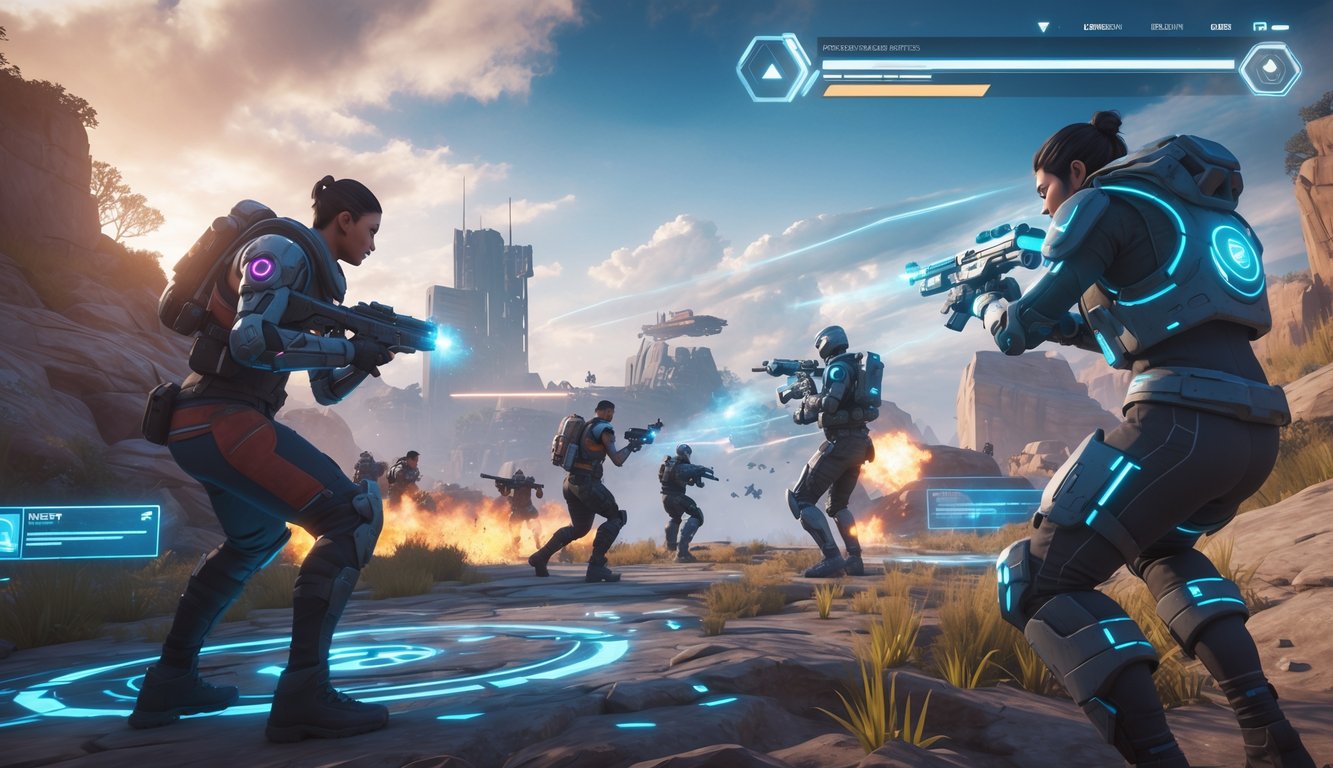Click the small square icon in the top corner
Viewport: 1333px width, 768px height.
[1260, 27]
